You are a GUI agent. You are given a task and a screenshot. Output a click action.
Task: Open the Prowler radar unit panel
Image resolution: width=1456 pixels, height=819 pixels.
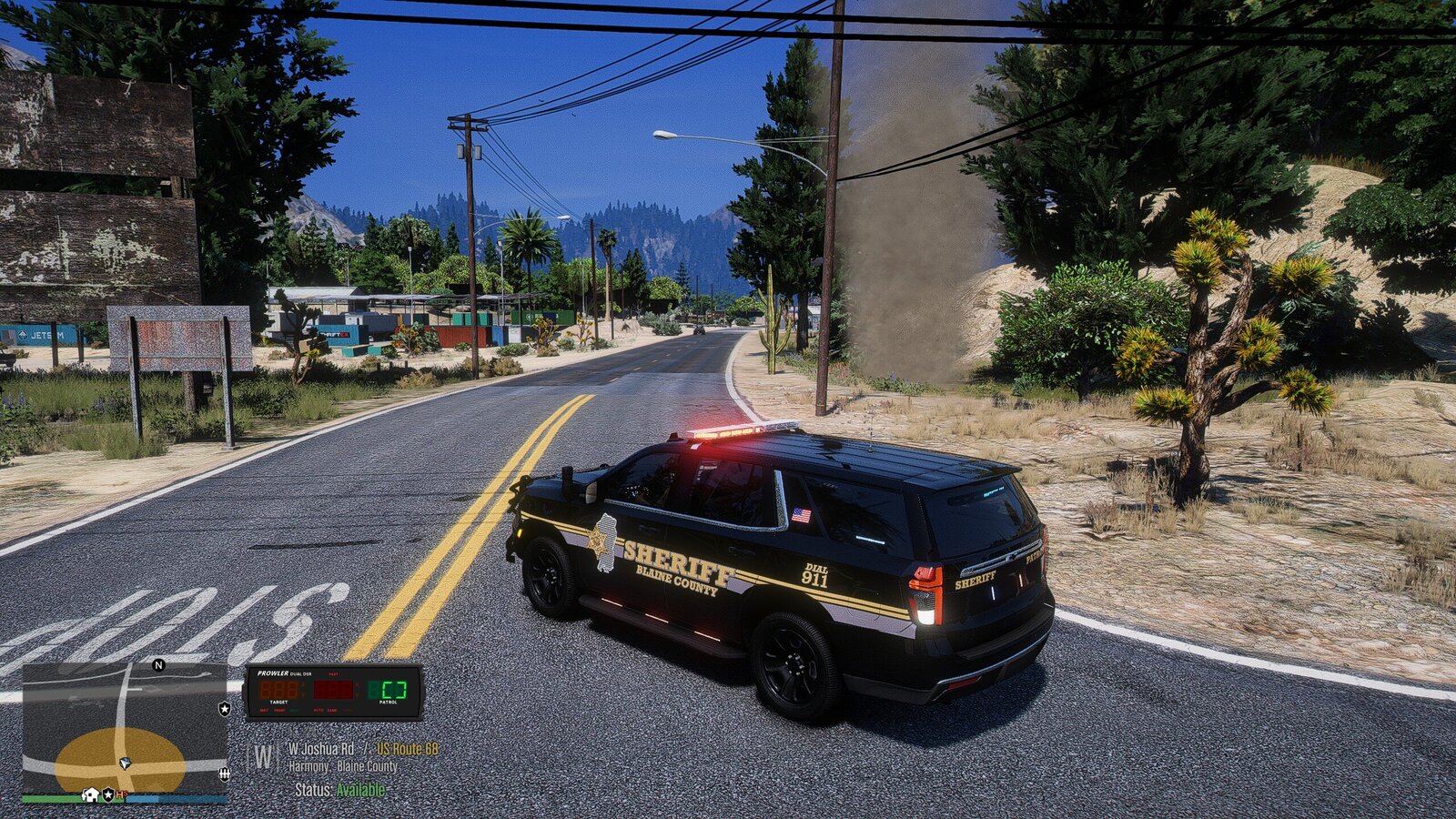[334, 693]
